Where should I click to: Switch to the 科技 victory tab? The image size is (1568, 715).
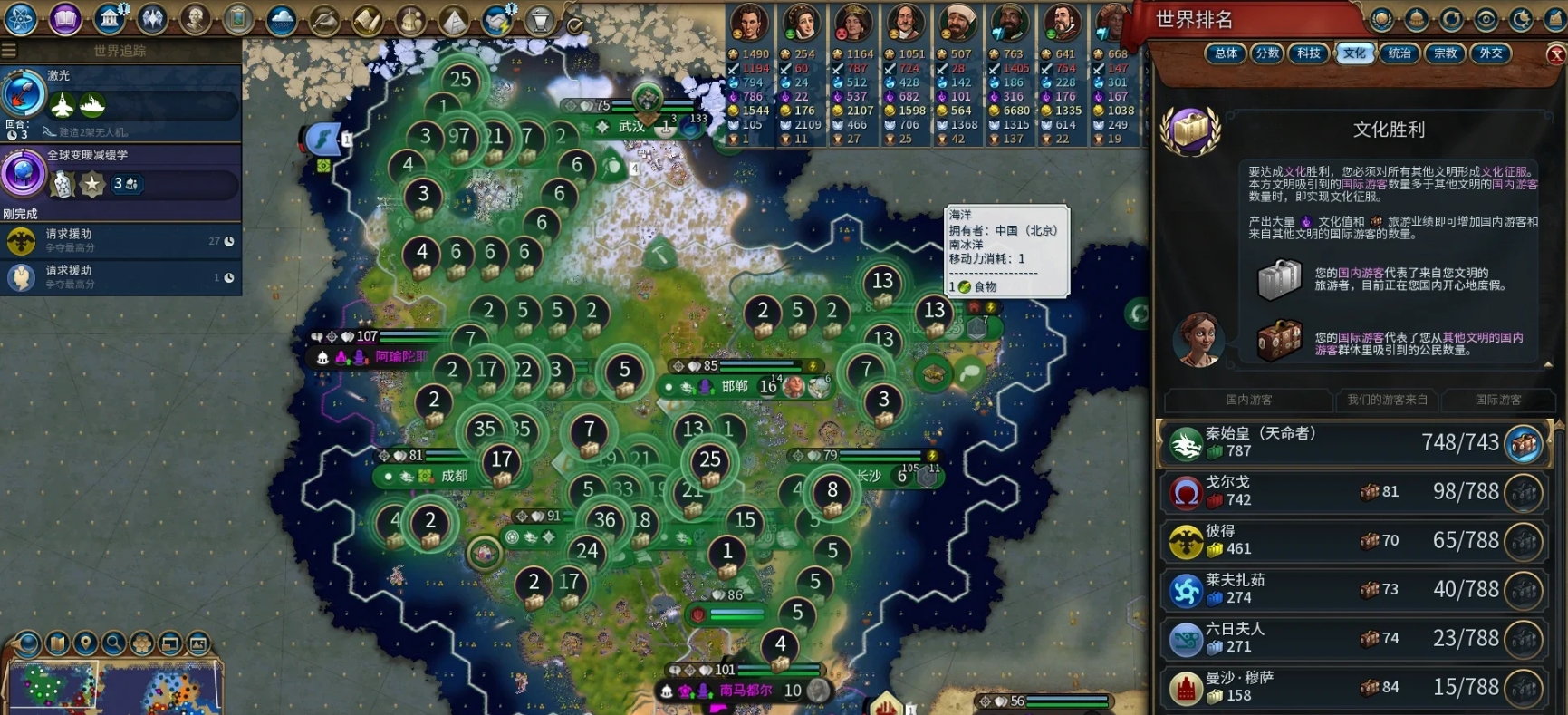(x=1309, y=53)
